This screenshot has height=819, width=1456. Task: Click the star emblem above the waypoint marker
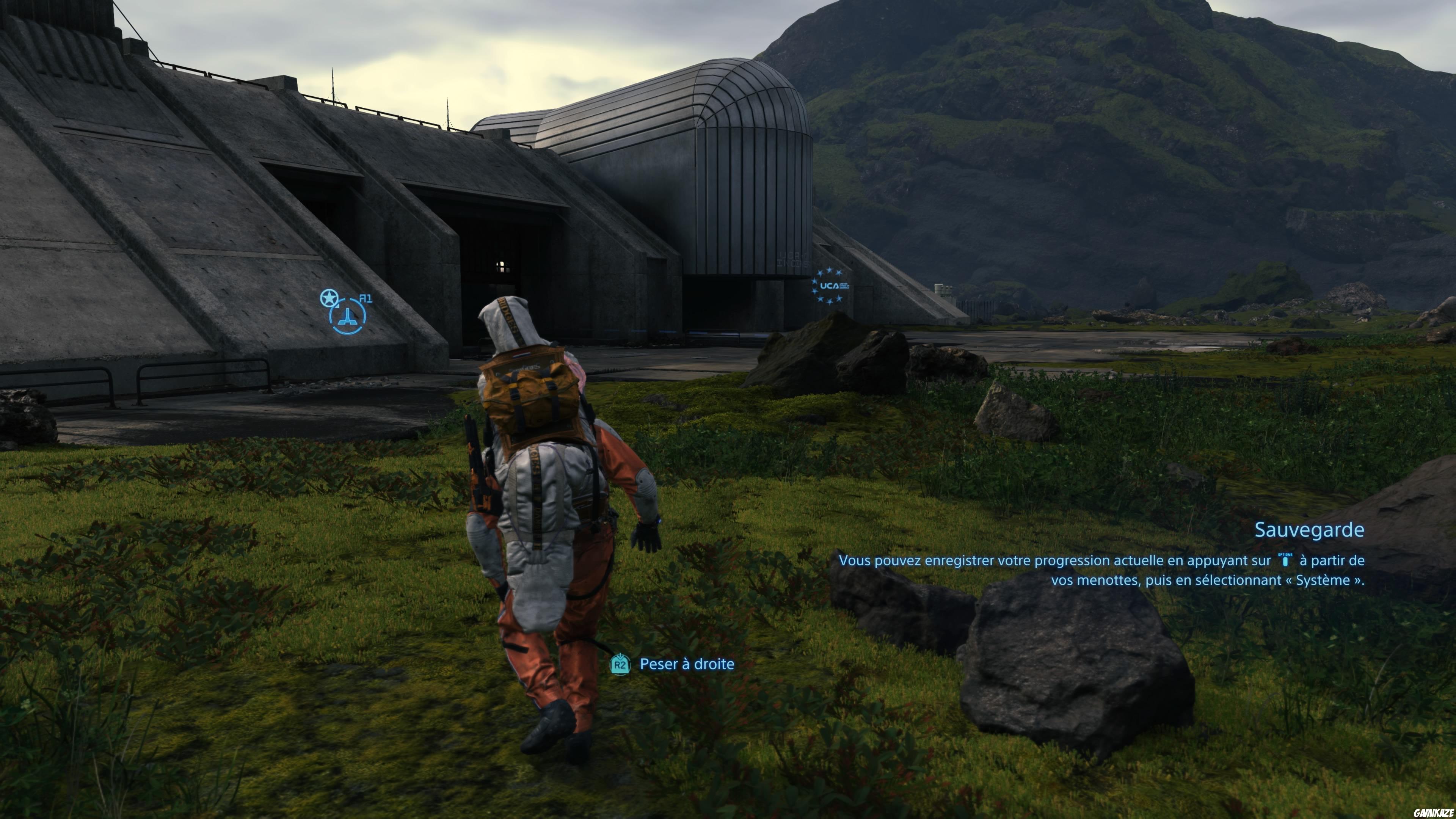click(x=329, y=298)
